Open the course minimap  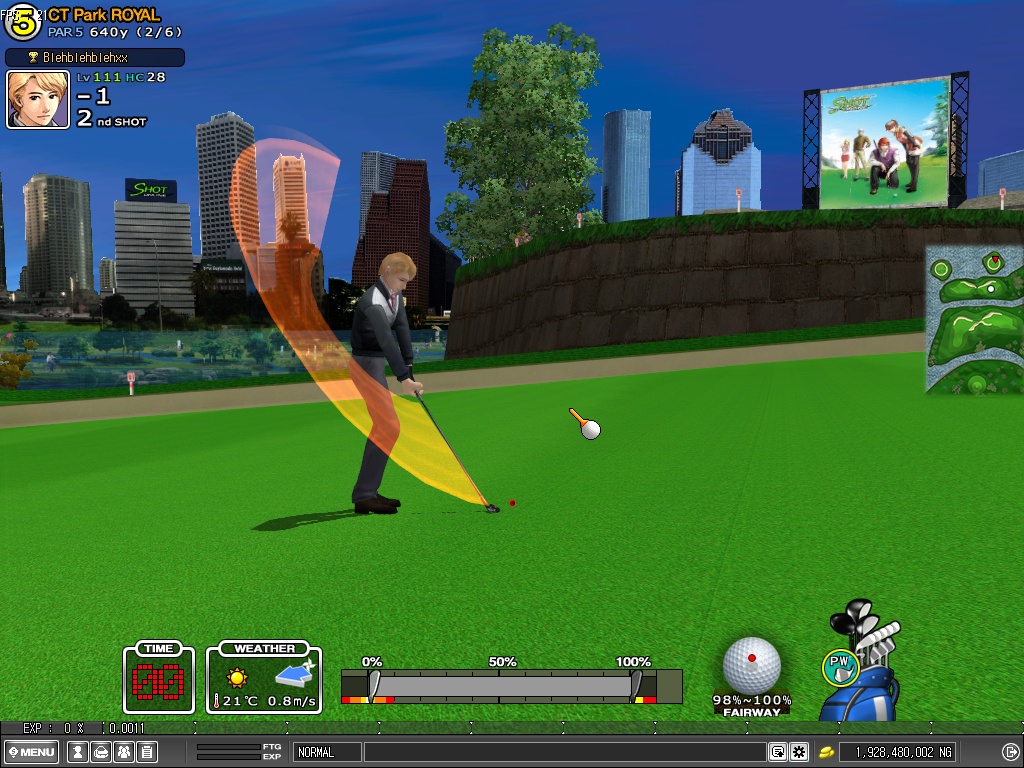[x=973, y=320]
